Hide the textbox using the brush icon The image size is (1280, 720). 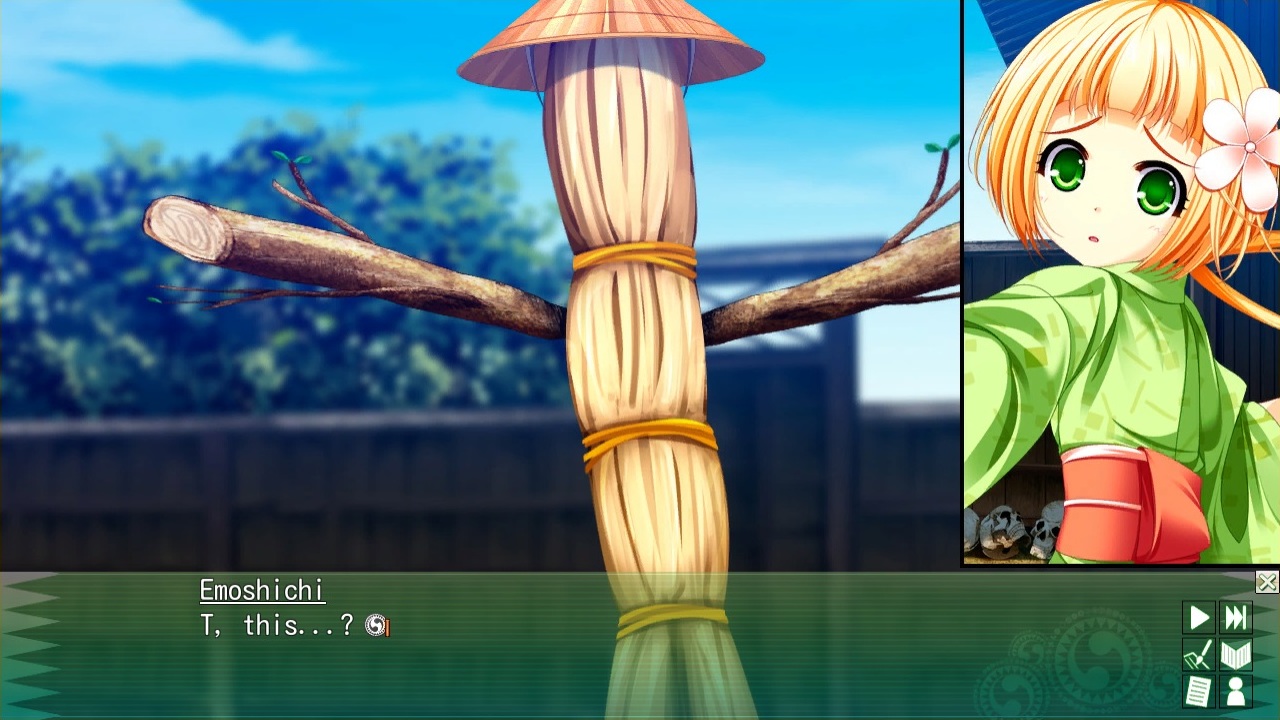click(x=1199, y=655)
